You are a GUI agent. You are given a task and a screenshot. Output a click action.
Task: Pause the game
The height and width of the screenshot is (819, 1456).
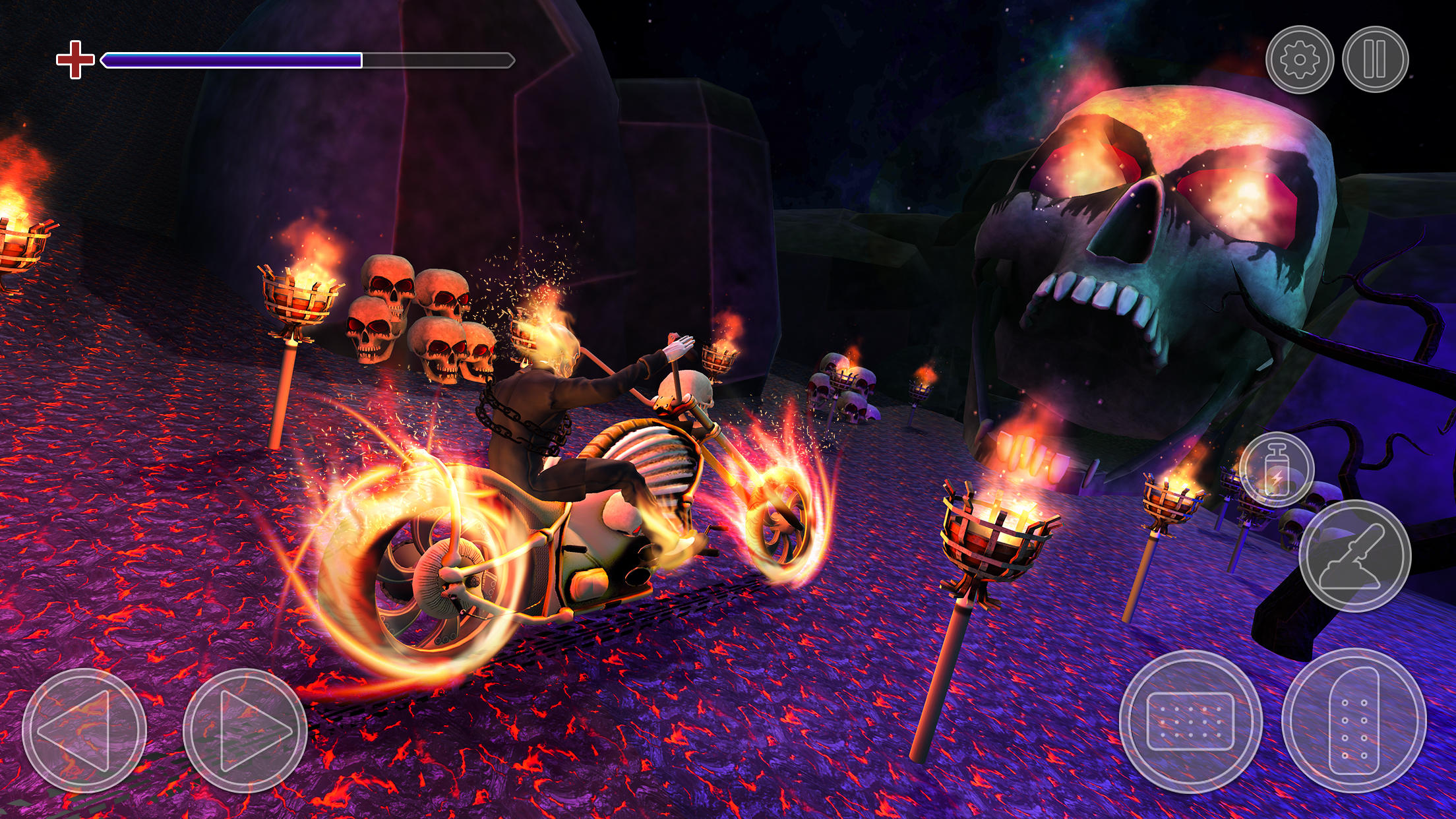1375,59
